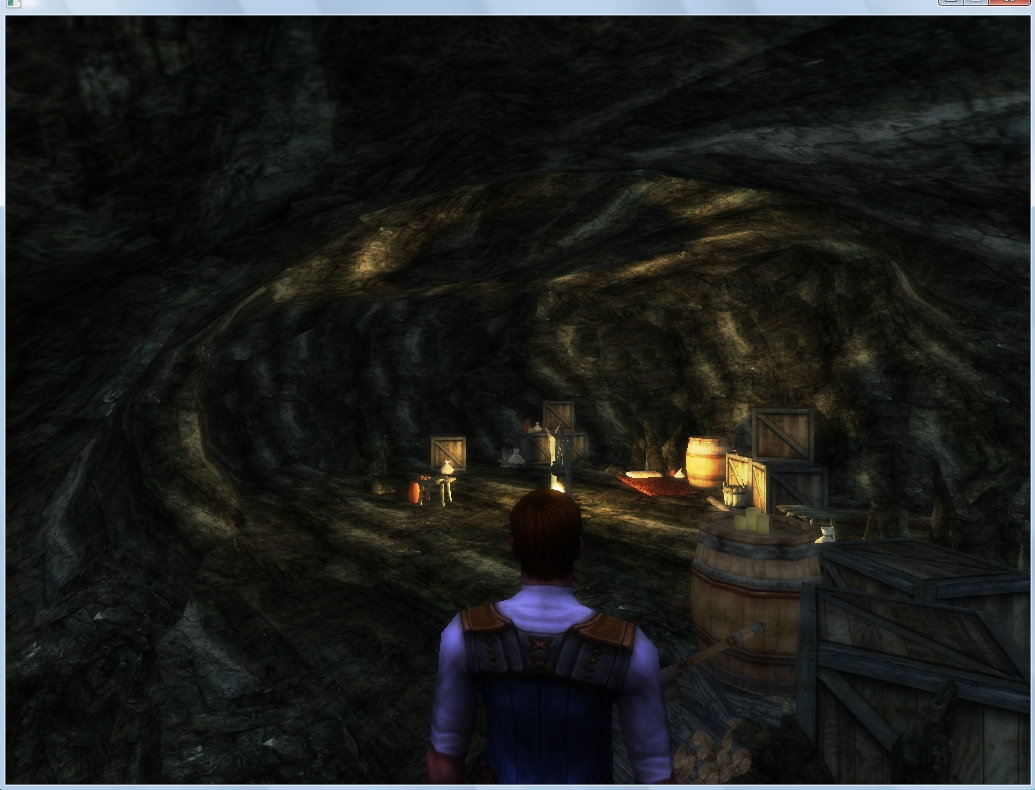Image resolution: width=1035 pixels, height=790 pixels.
Task: Close the game window
Action: click(1010, 2)
